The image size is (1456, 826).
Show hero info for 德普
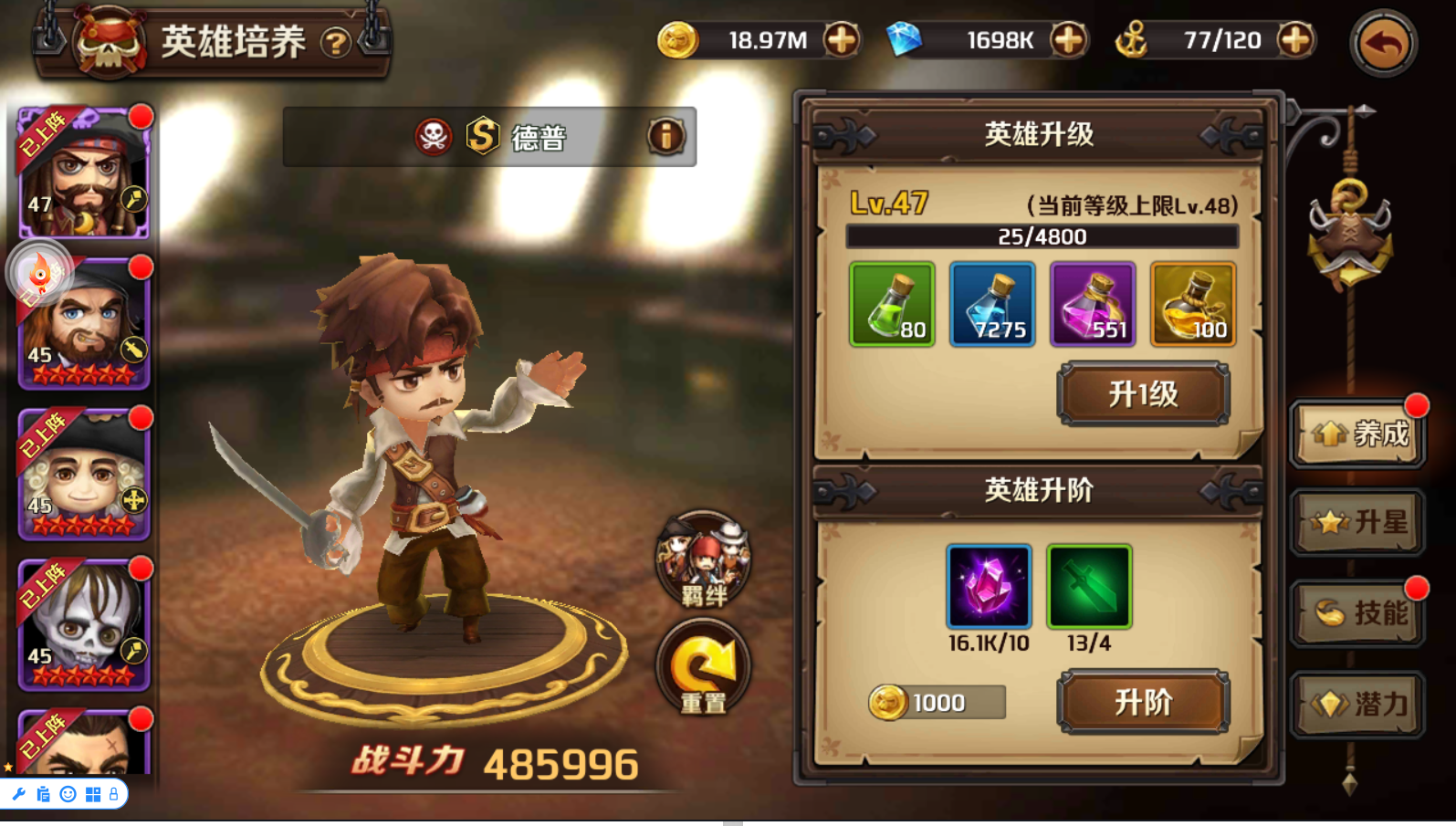[x=666, y=137]
